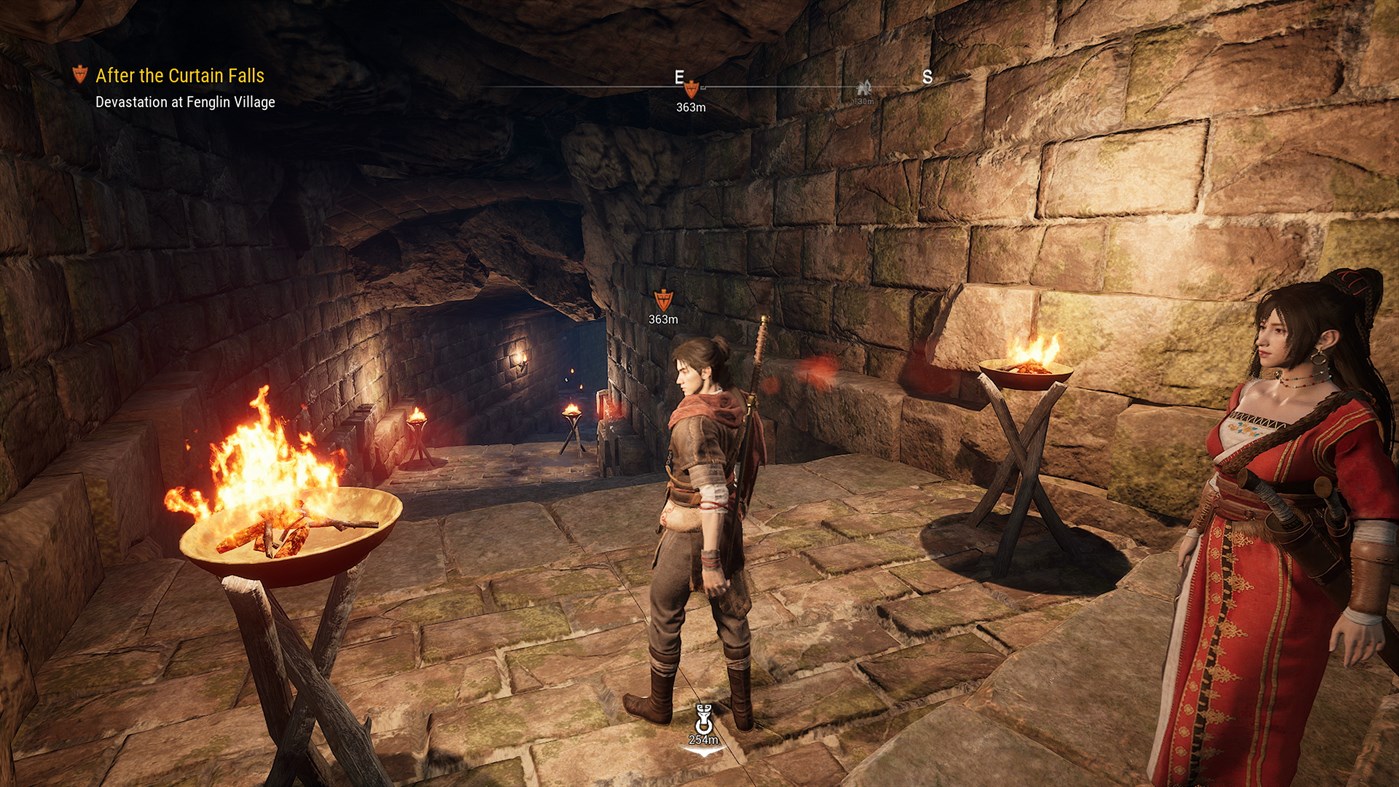The width and height of the screenshot is (1399, 787).
Task: Expand the After the Curtain Falls quest details
Action: point(178,75)
